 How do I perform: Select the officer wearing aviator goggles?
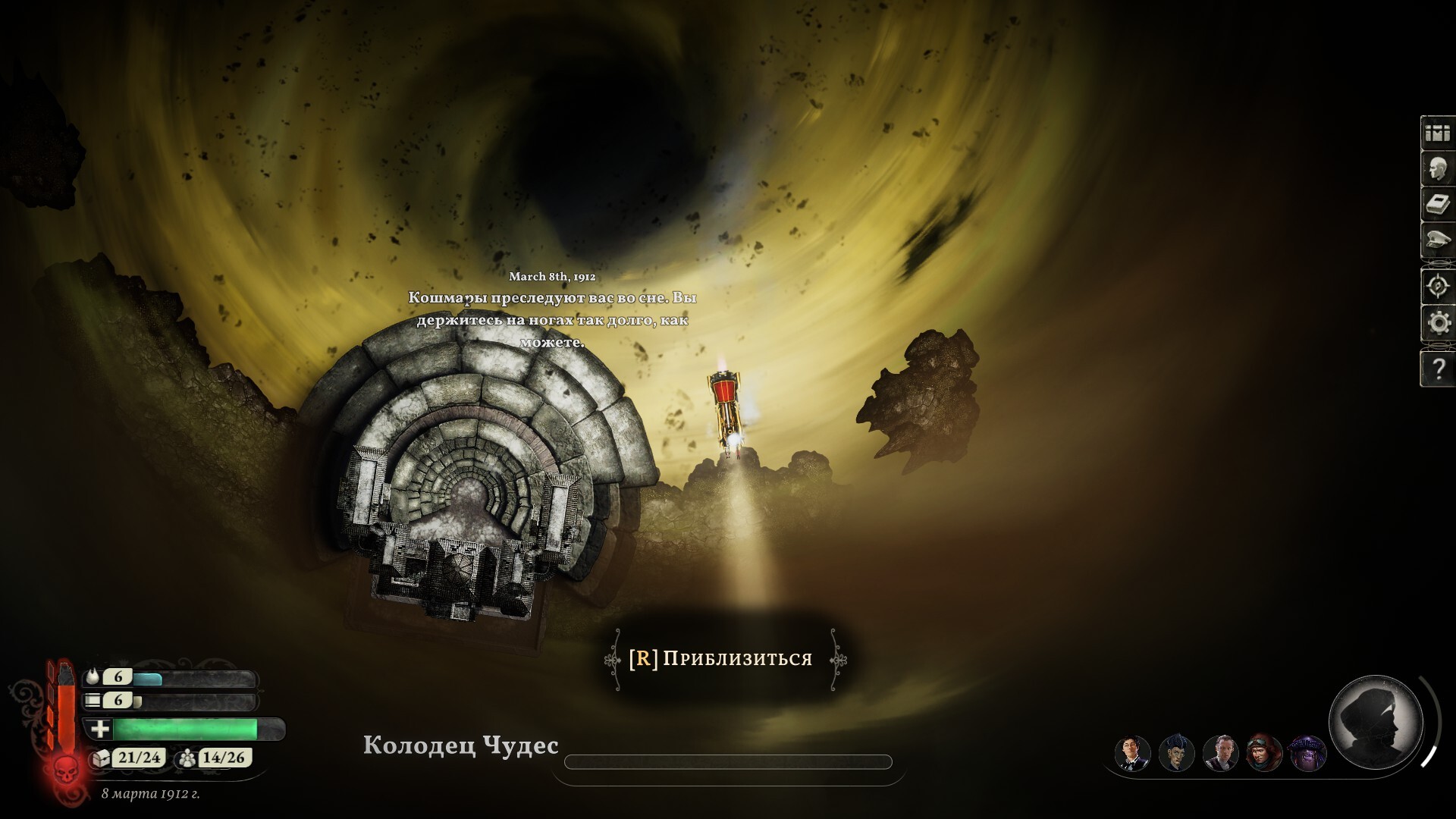[x=1264, y=753]
